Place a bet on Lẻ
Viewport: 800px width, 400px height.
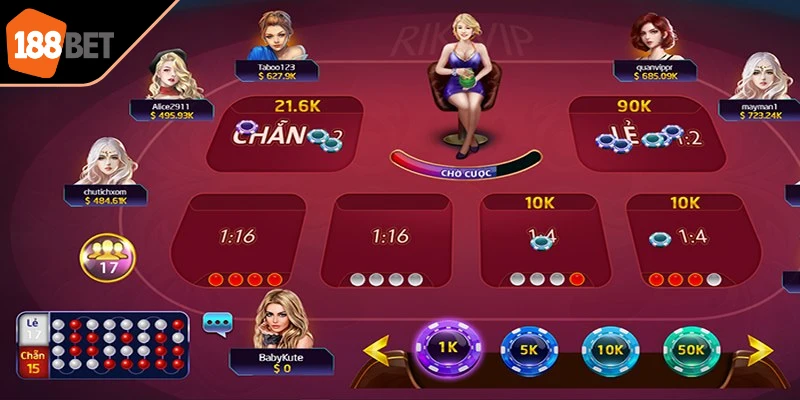[x=649, y=133]
